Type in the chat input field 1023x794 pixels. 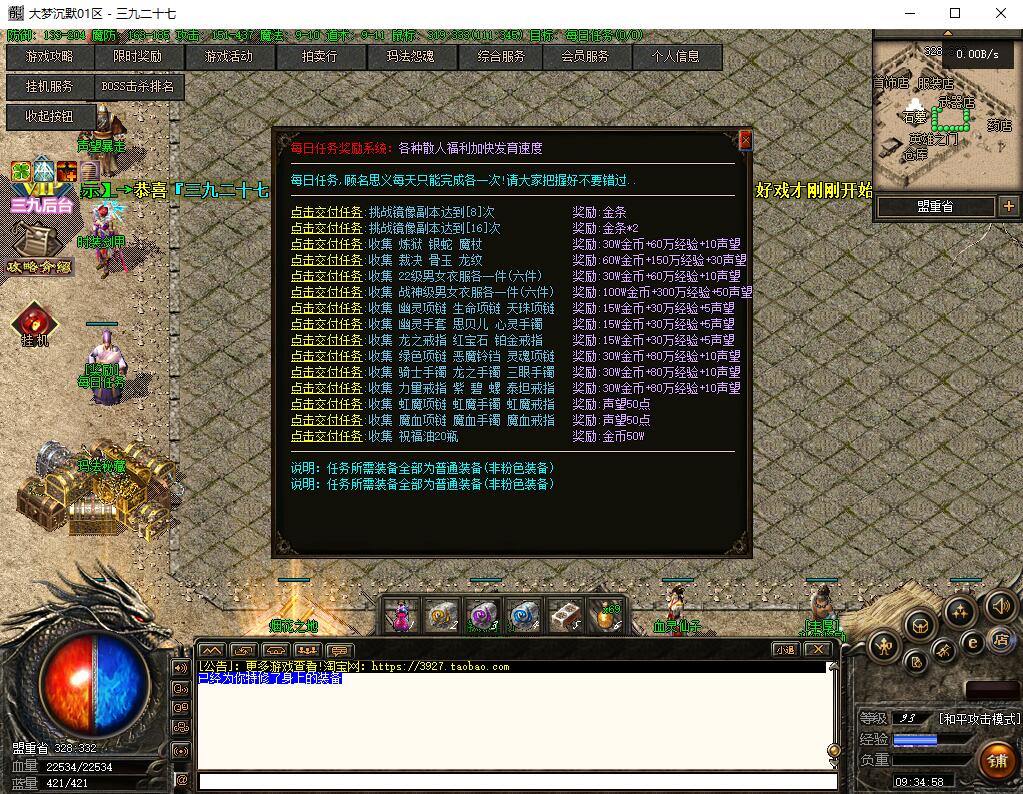pyautogui.click(x=516, y=781)
